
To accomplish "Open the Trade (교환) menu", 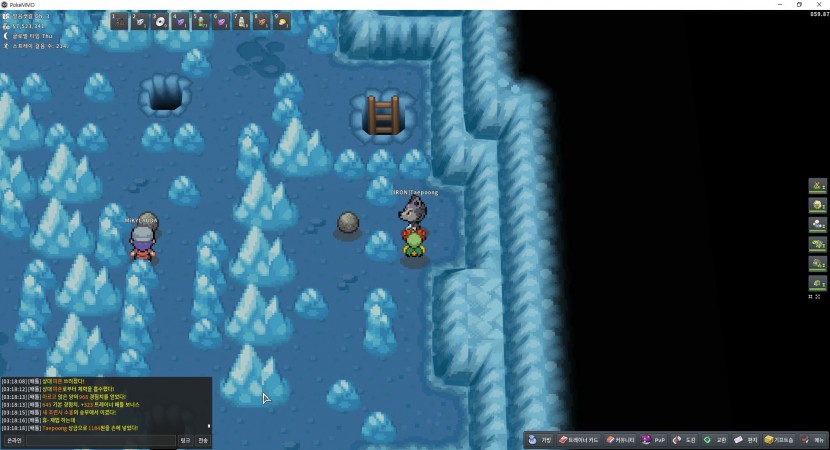I will [x=715, y=440].
